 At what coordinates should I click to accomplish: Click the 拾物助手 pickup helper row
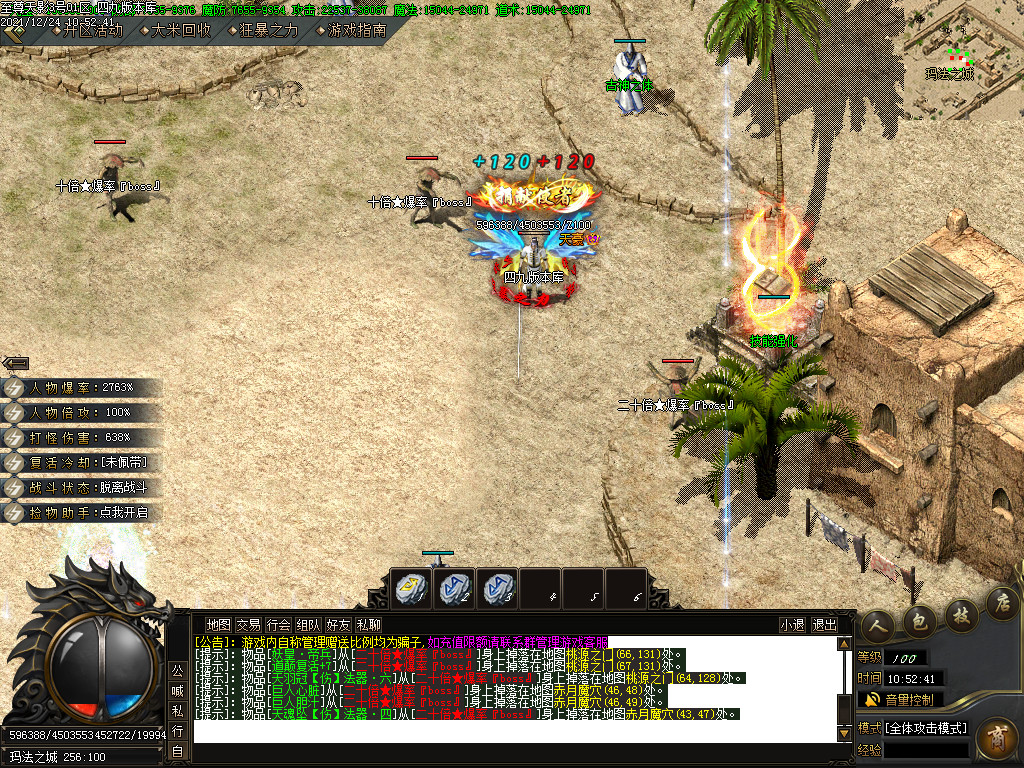point(82,512)
